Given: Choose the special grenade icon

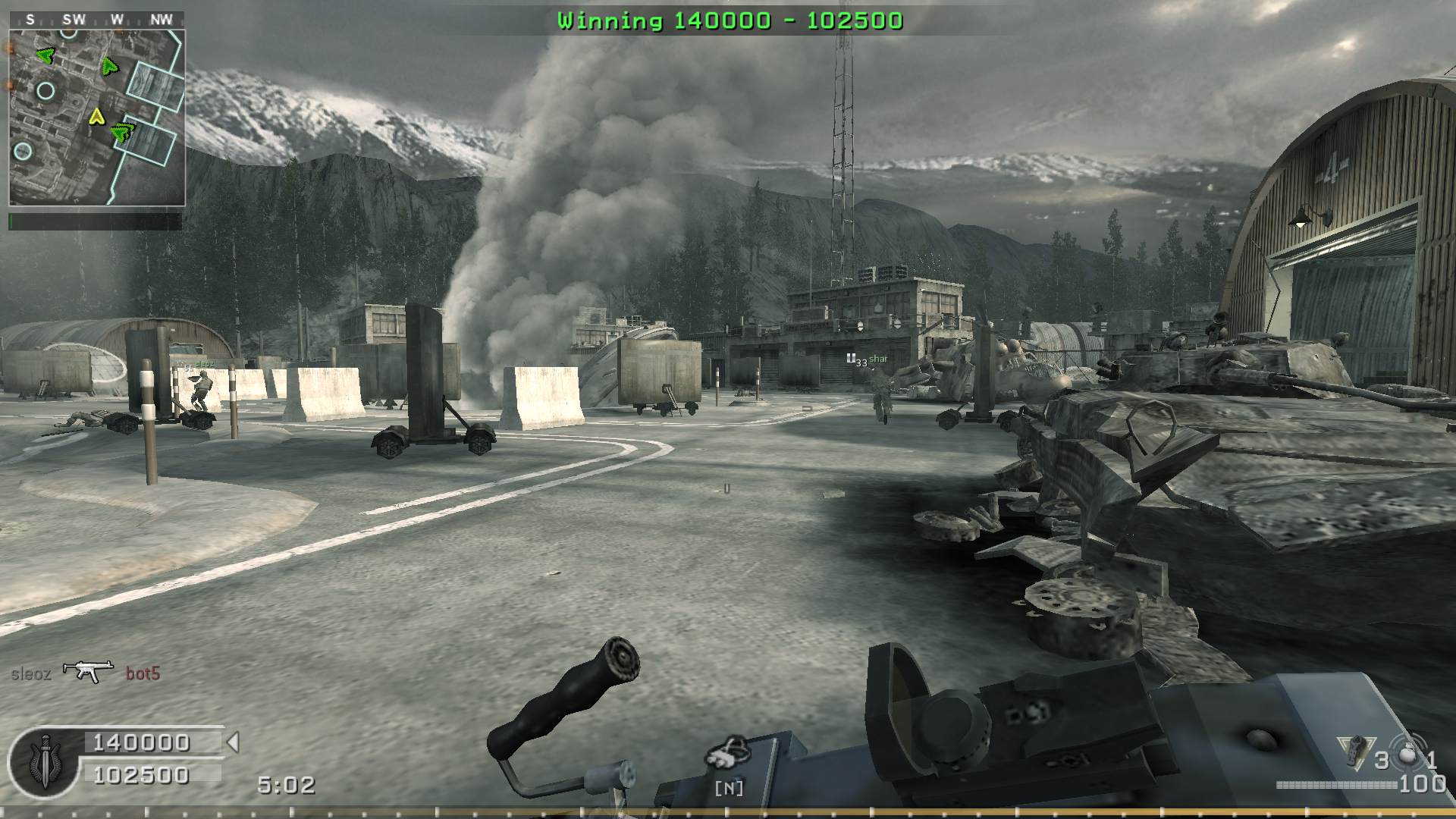Looking at the screenshot, I should [x=1354, y=753].
